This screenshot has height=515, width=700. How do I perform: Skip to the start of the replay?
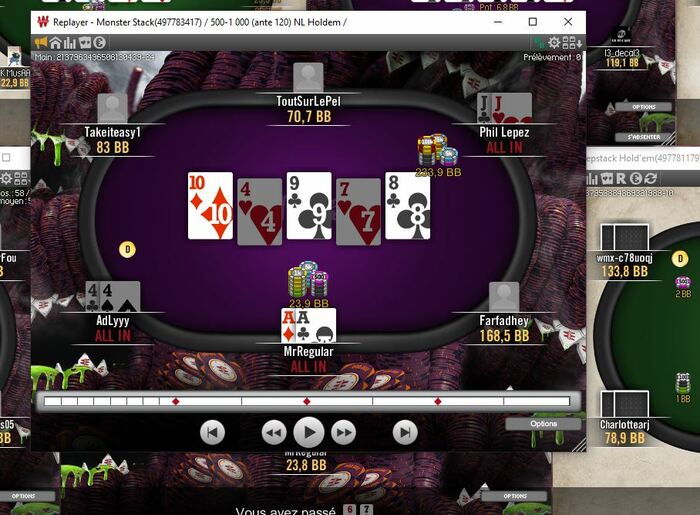tap(212, 432)
